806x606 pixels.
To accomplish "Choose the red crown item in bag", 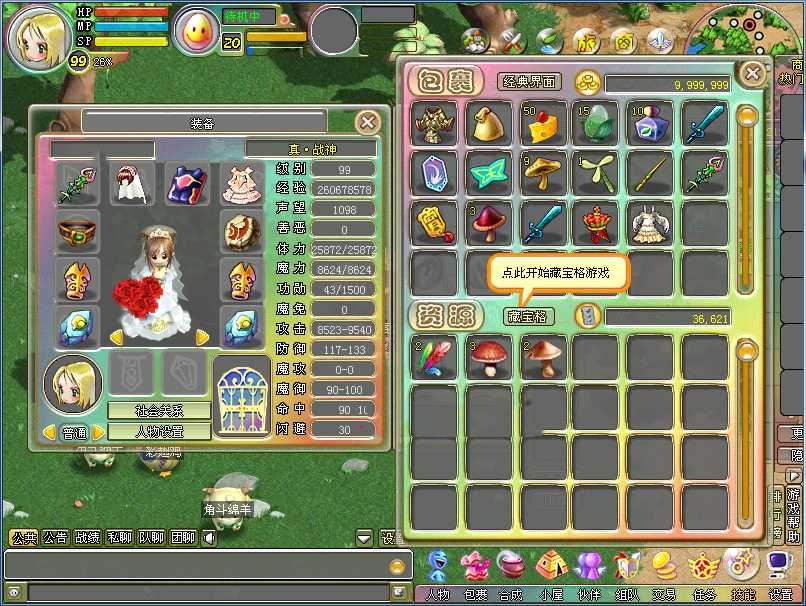I will coord(597,224).
